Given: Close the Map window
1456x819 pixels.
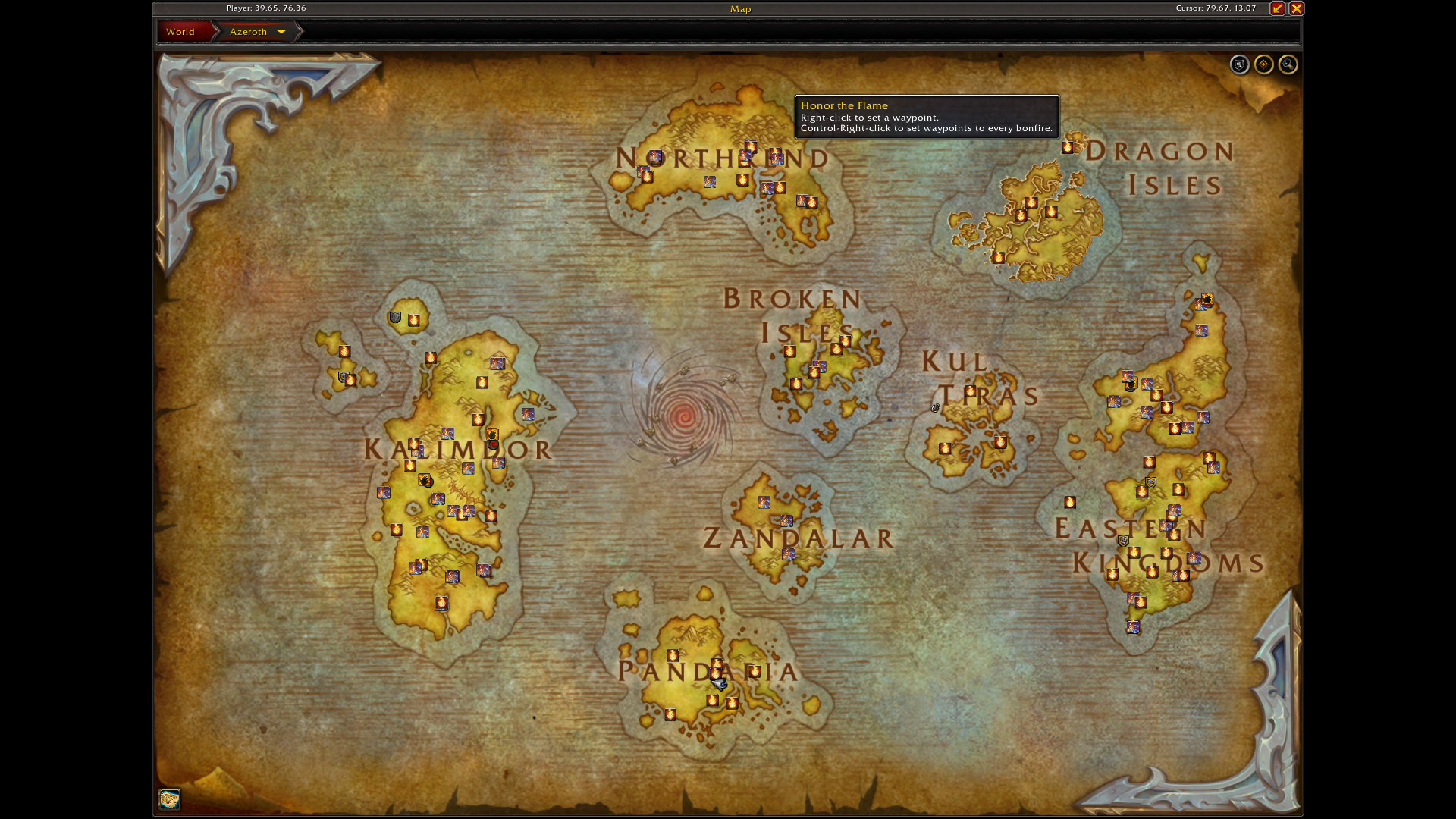Looking at the screenshot, I should tap(1296, 8).
